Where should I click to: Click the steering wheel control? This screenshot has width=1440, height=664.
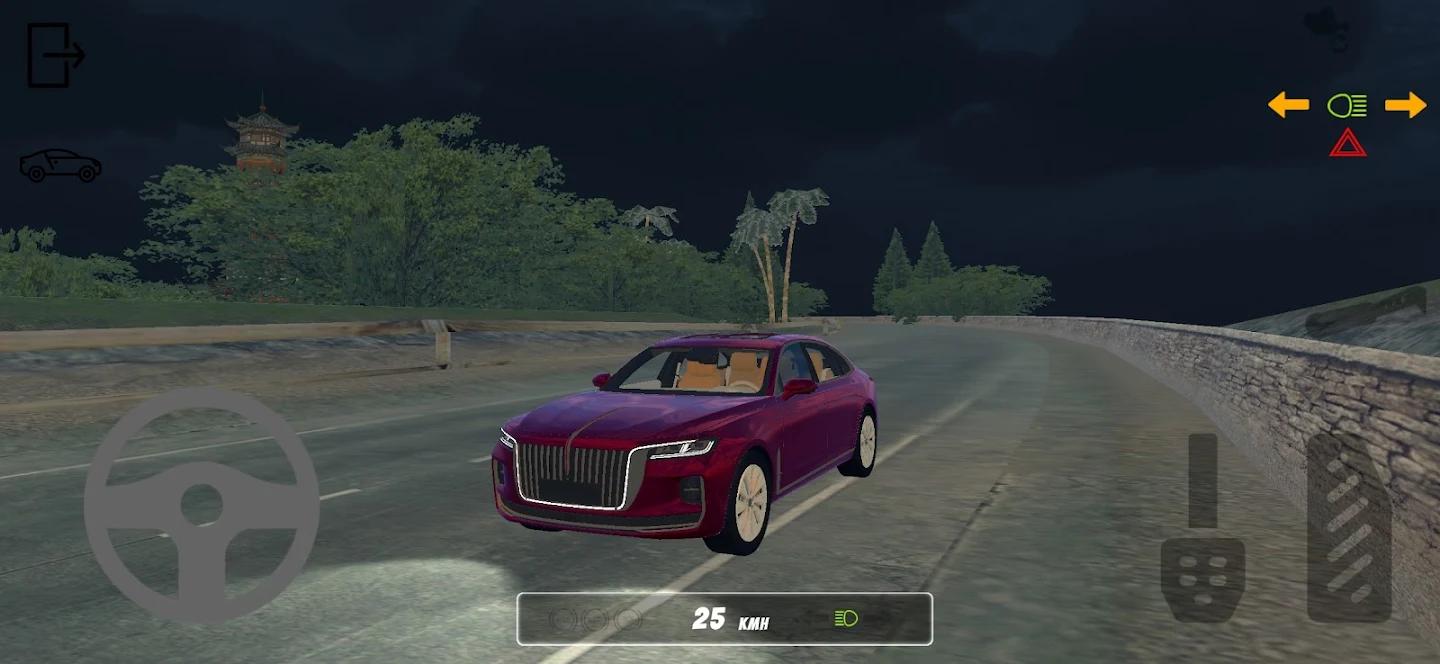click(201, 506)
